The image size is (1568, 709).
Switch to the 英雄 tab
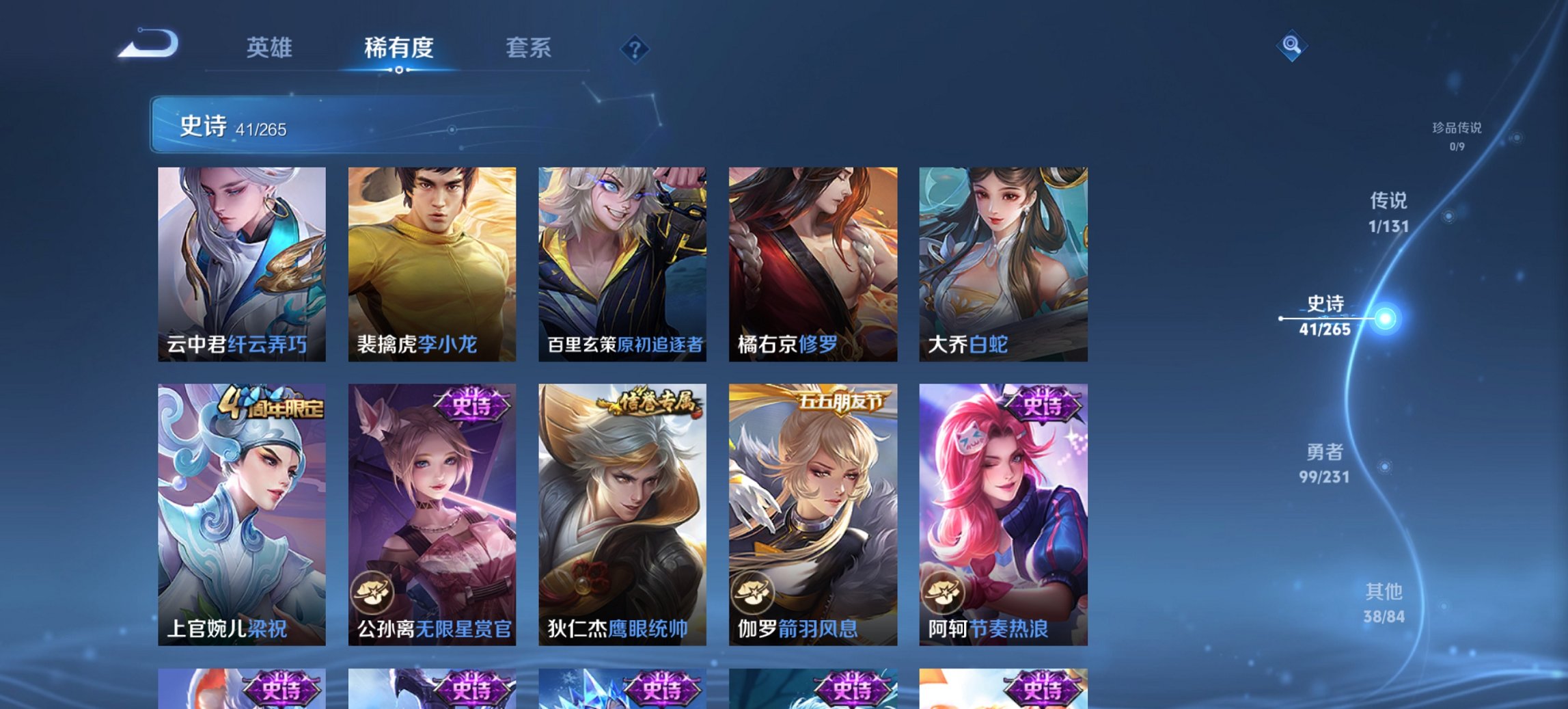click(x=271, y=48)
